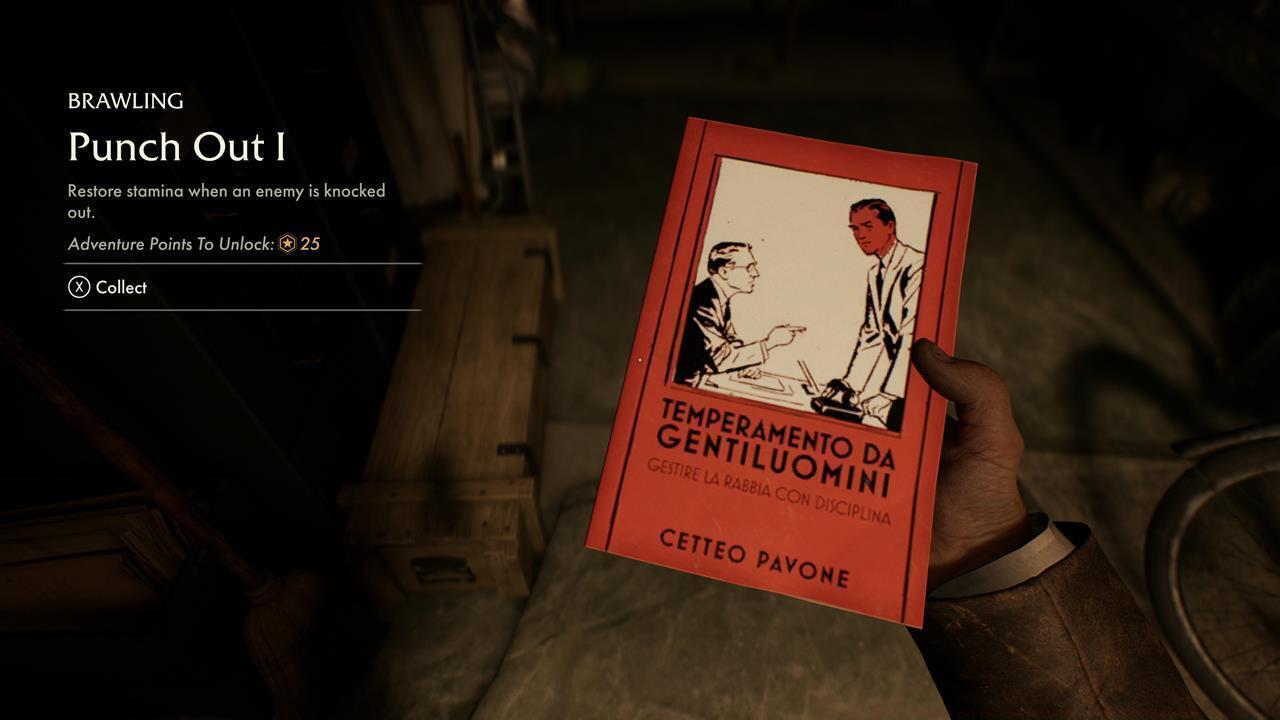Click the BRAWLING category heading
This screenshot has width=1280, height=720.
[x=125, y=100]
